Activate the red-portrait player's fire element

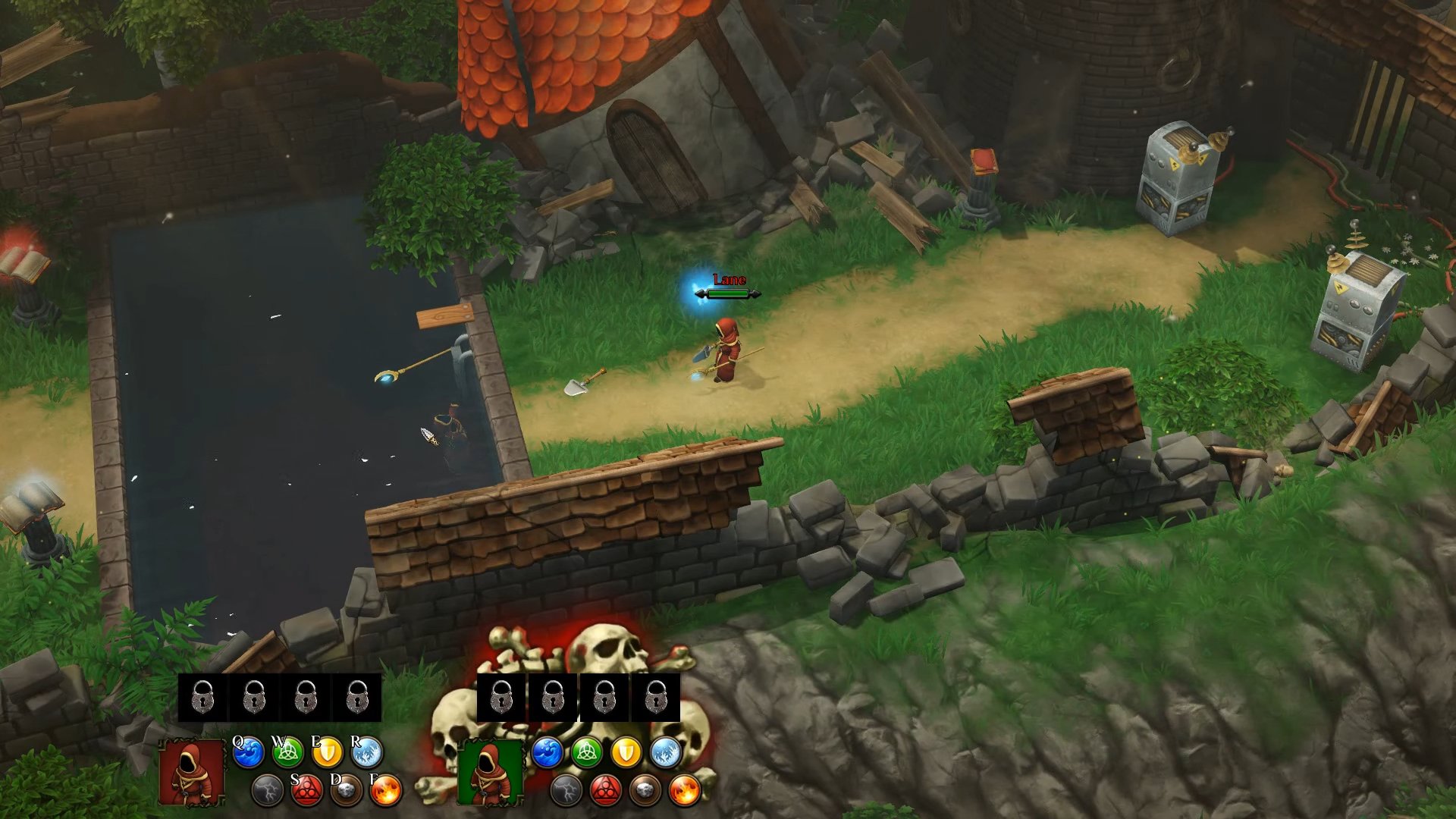tap(386, 791)
